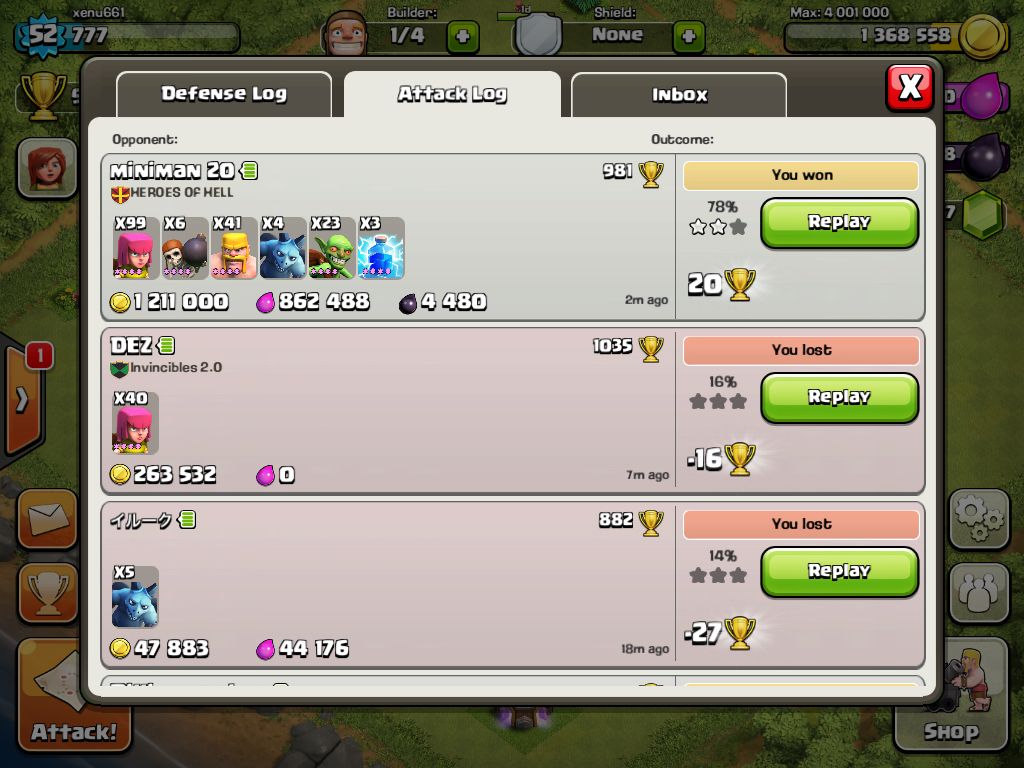
Task: Select the Attack Log tab
Action: pos(452,94)
